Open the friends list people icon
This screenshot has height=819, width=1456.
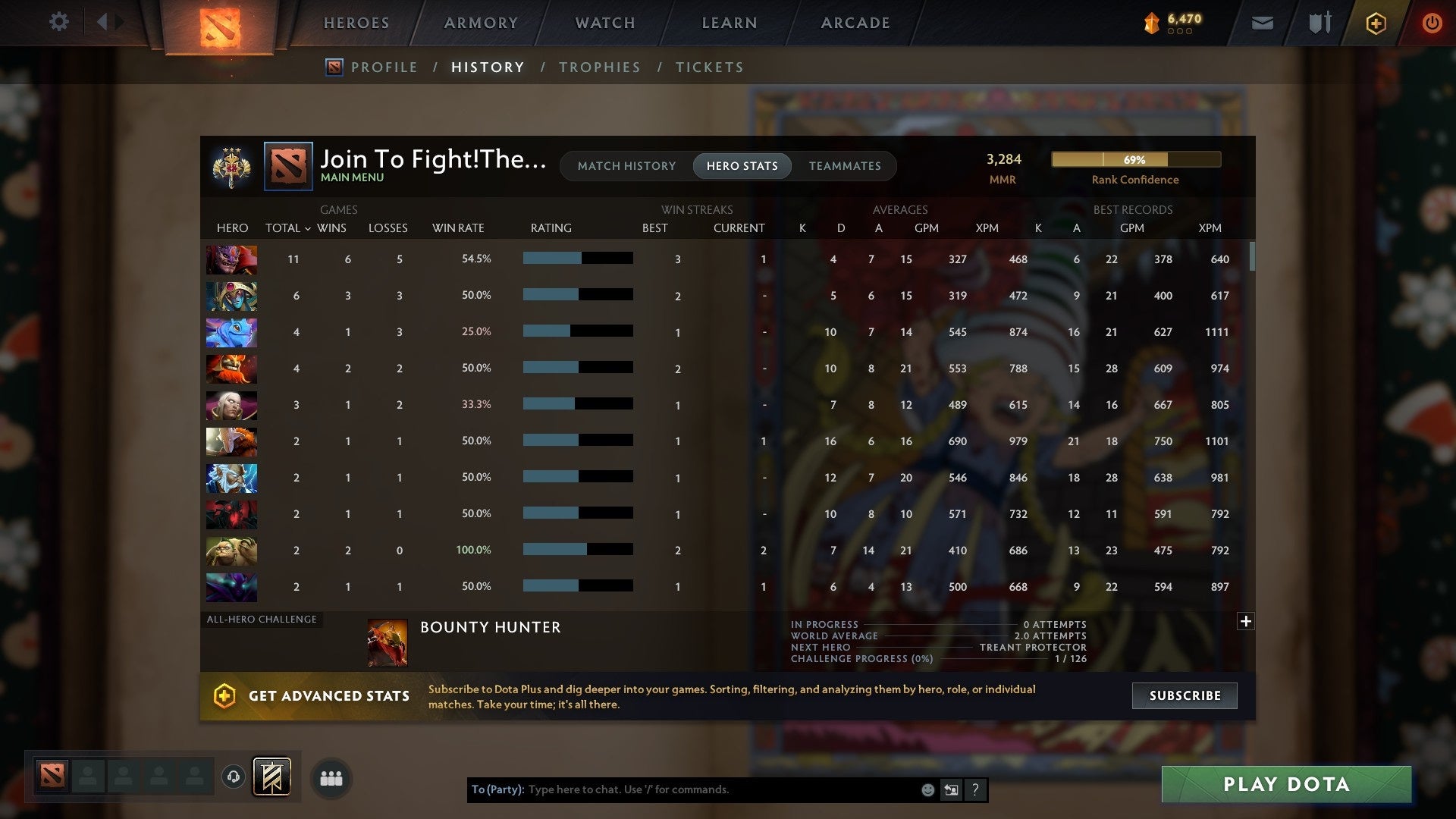tap(331, 778)
